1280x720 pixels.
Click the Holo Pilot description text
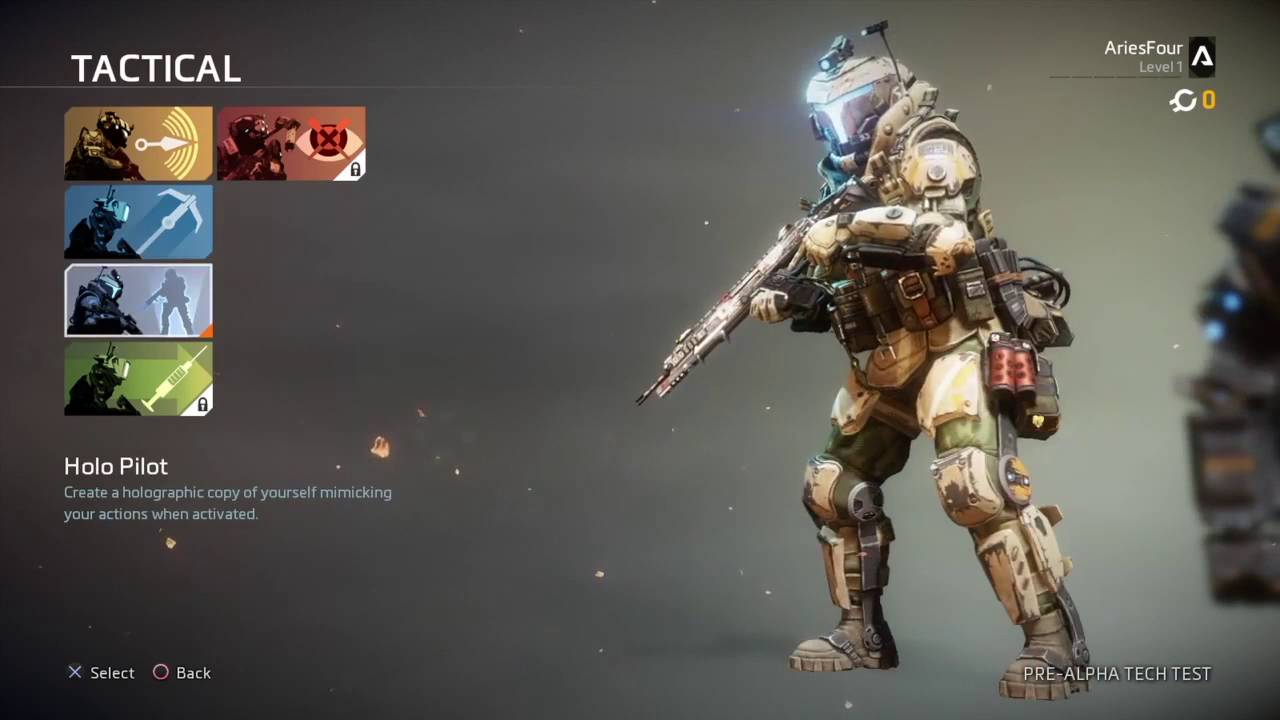(x=227, y=502)
